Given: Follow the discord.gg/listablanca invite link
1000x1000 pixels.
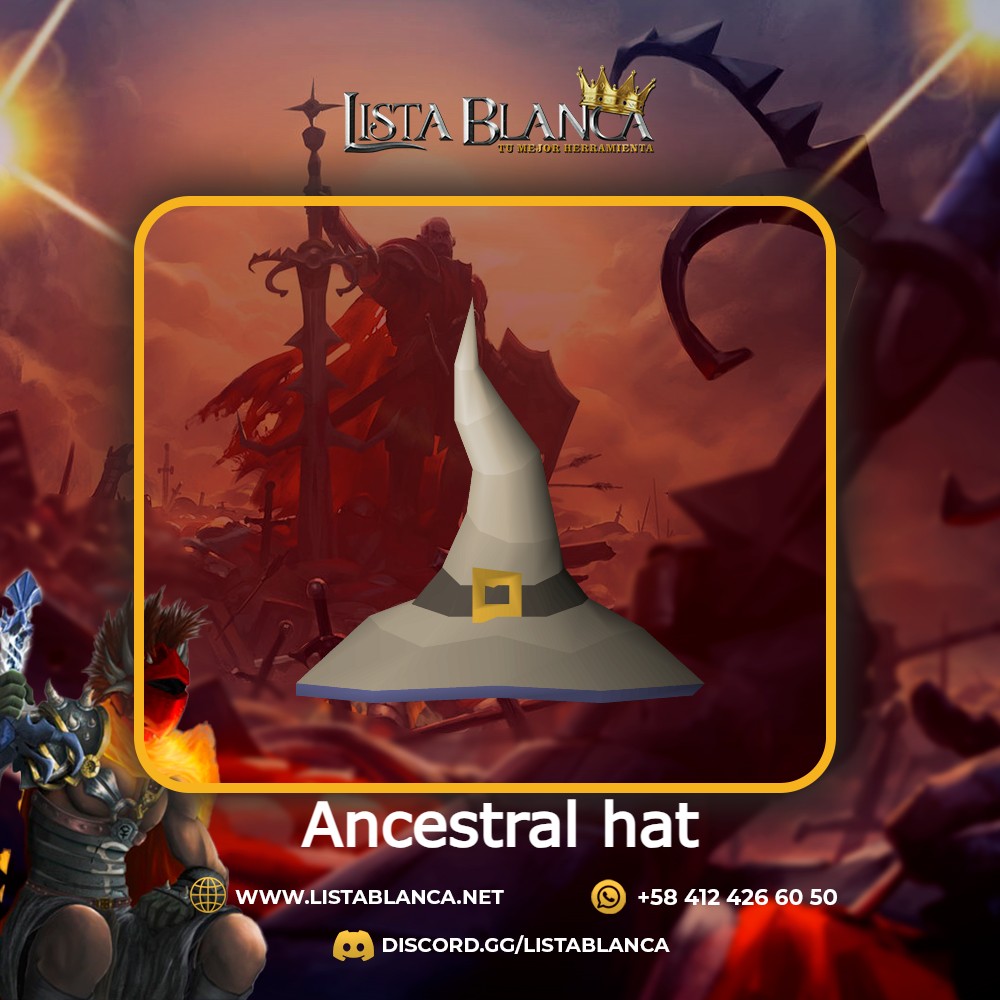Looking at the screenshot, I should coord(524,945).
